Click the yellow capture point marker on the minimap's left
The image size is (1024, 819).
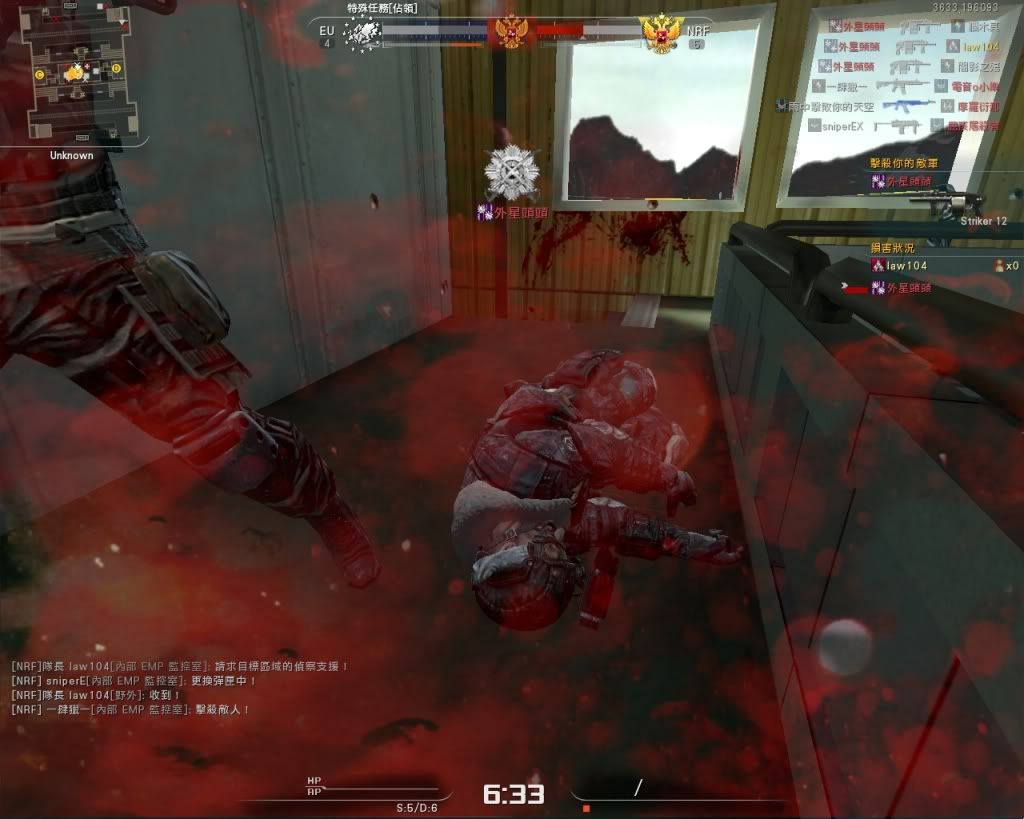(x=39, y=74)
